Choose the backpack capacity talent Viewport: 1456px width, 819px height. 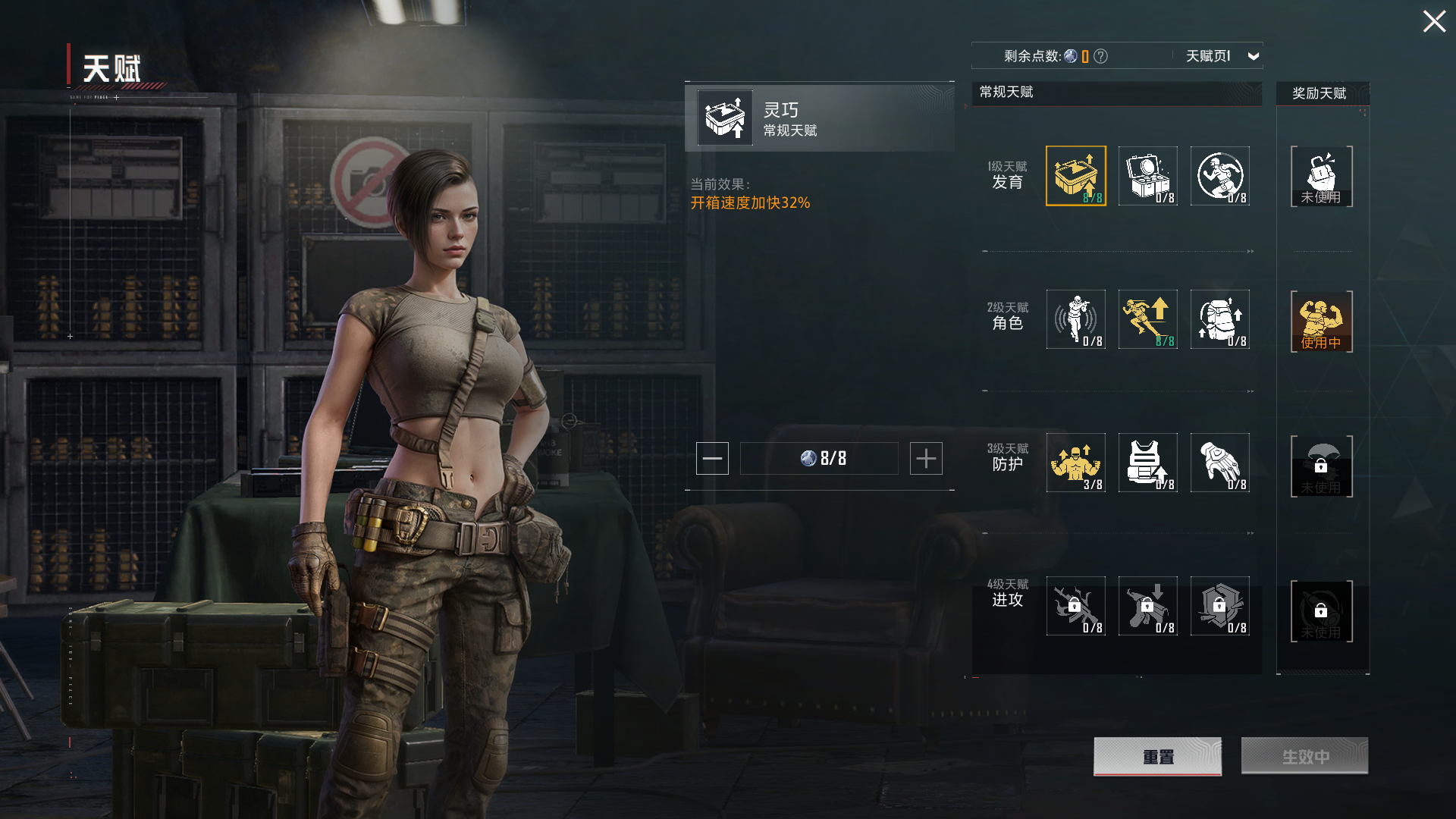[x=1219, y=319]
